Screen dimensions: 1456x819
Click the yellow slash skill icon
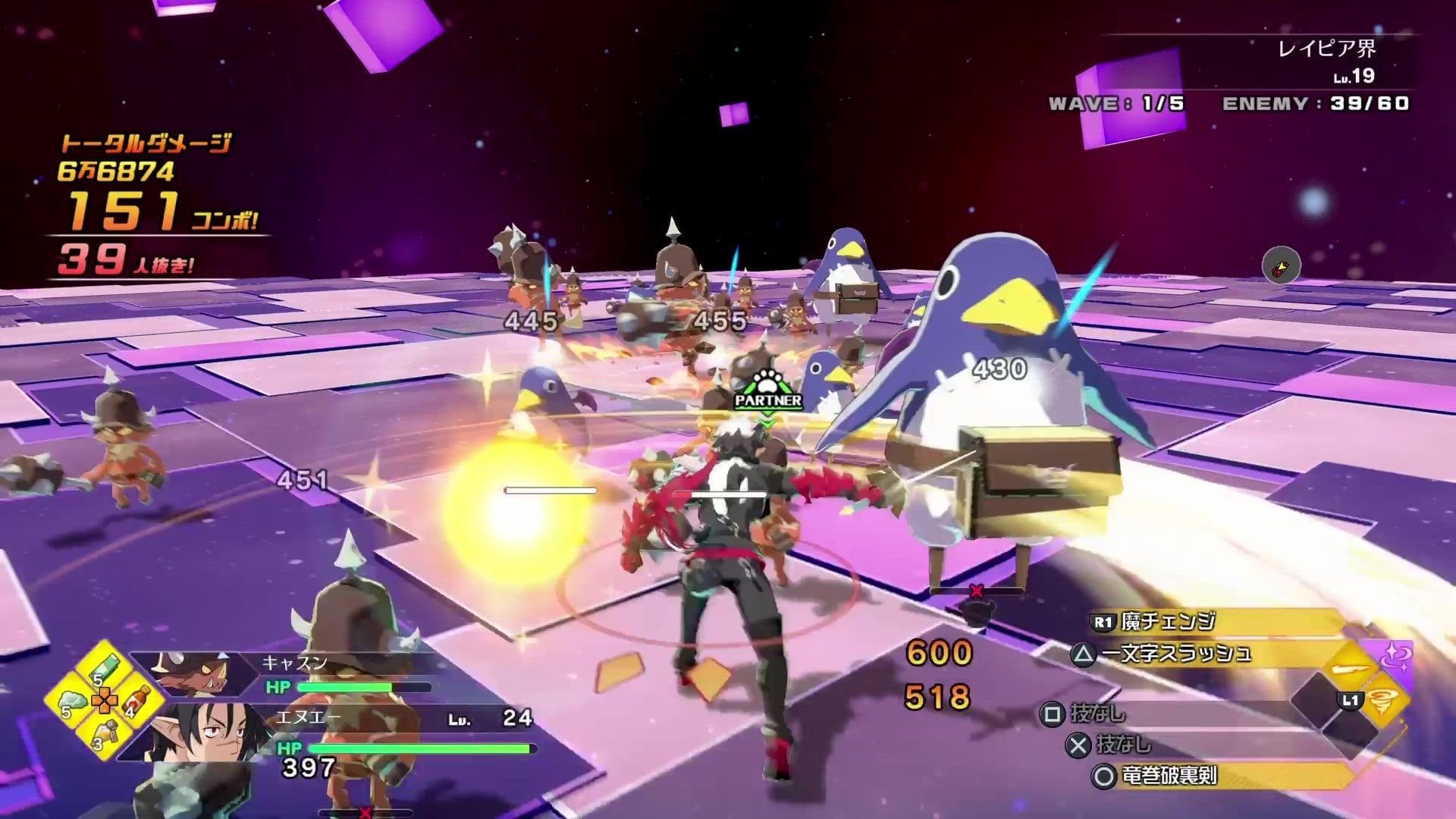[1351, 669]
